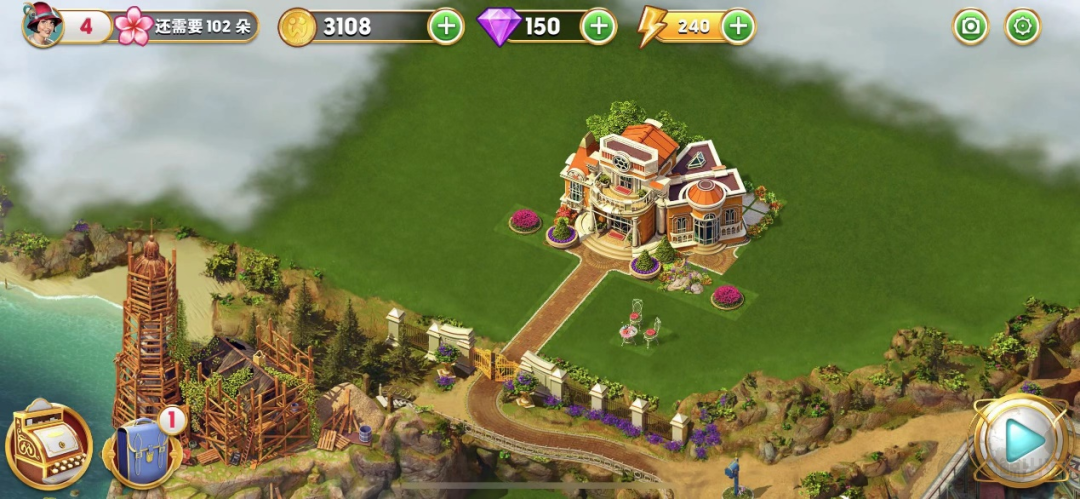Open the green camera screenshot button

coord(970,26)
